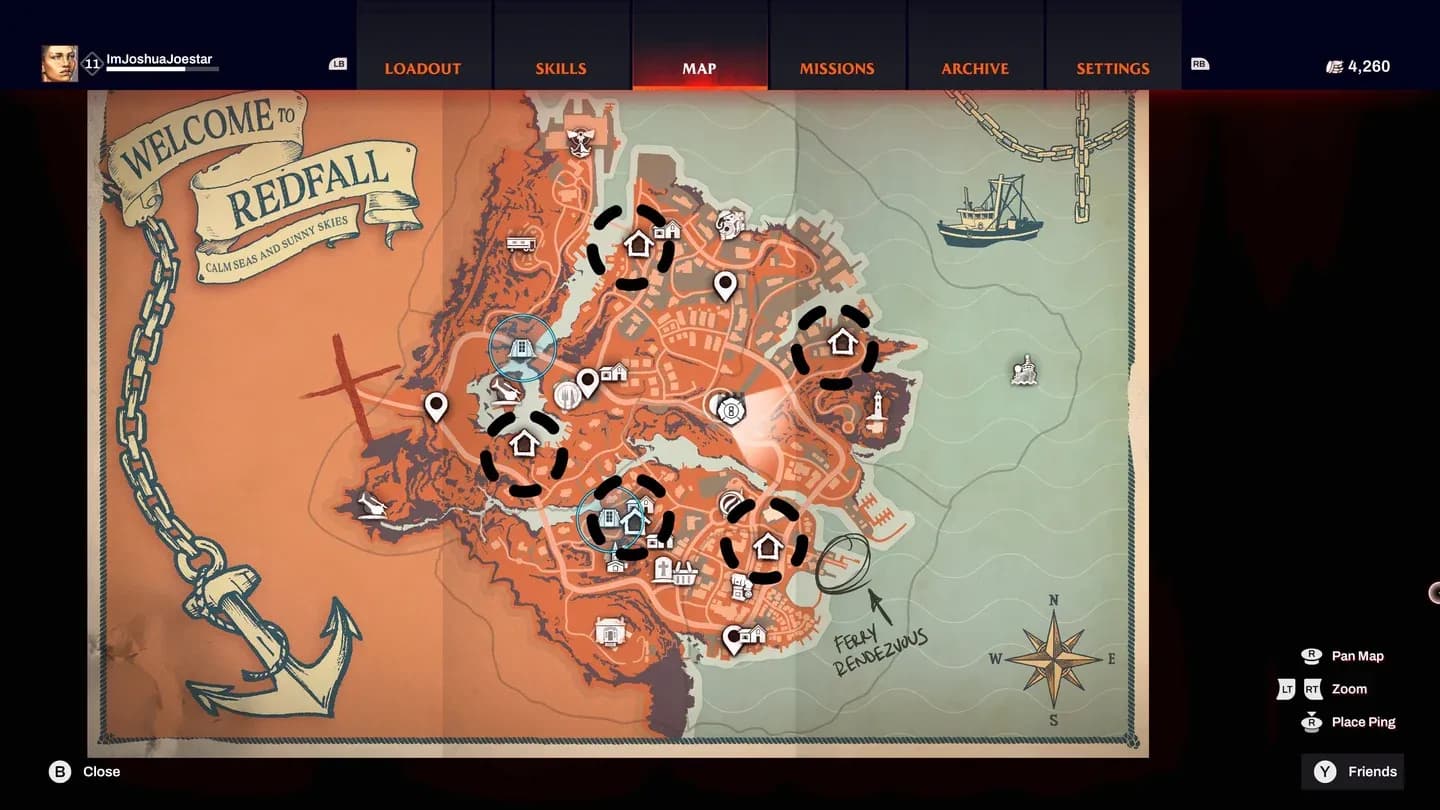Viewport: 1440px width, 810px height.
Task: Pick the anchor shipyard marker at the top
Action: tap(580, 142)
